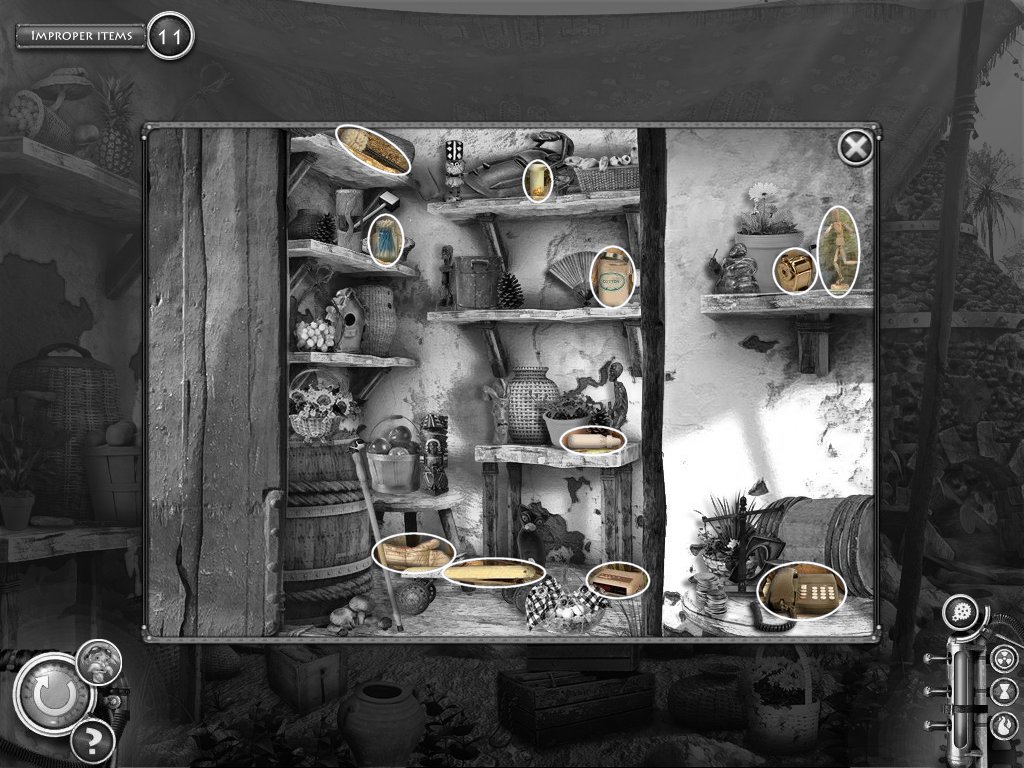Pick the circled push-button telephone
Viewport: 1024px width, 768px height.
coord(801,591)
